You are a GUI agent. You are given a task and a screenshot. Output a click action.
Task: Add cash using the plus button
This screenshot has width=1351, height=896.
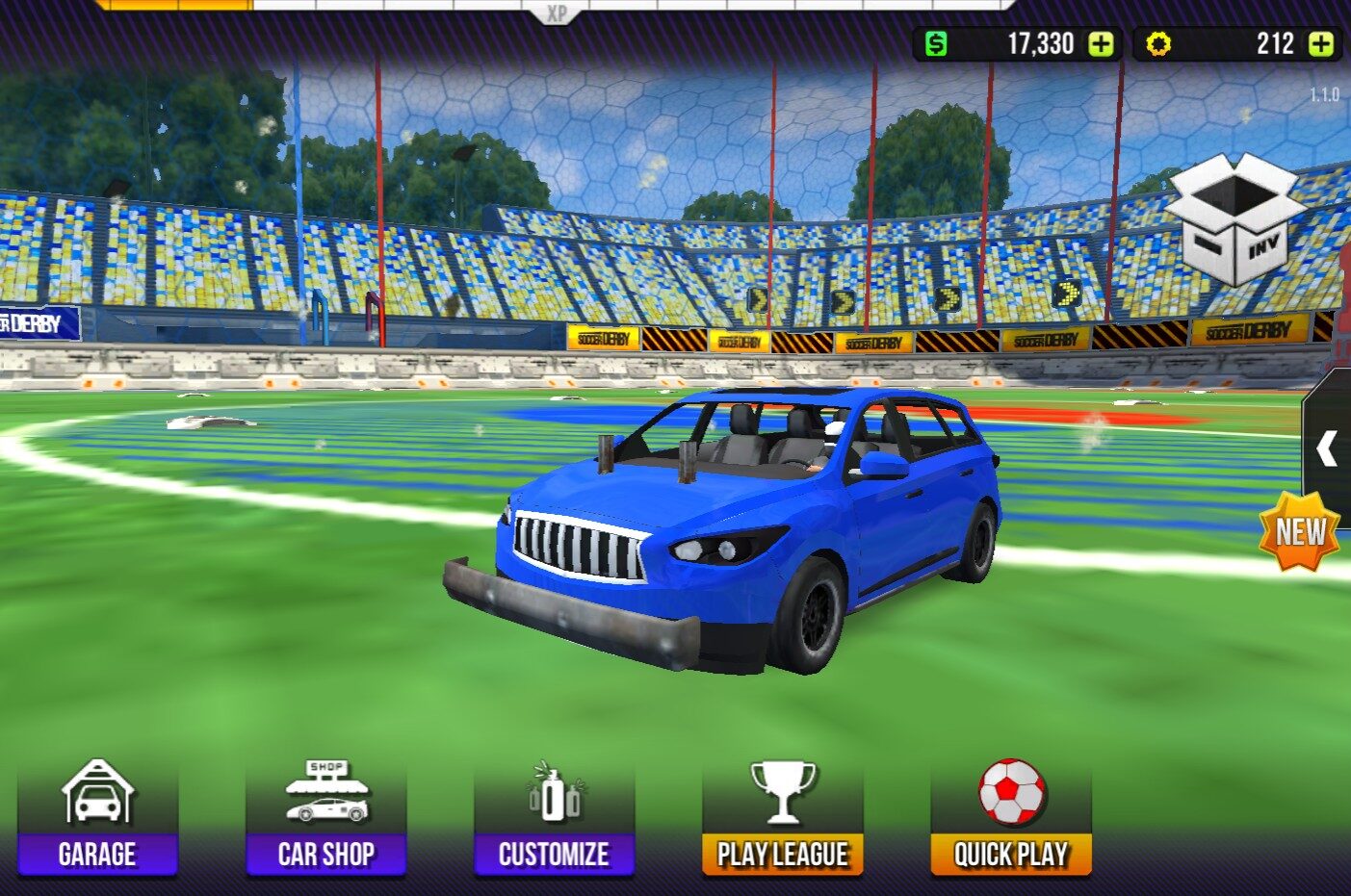[1096, 42]
